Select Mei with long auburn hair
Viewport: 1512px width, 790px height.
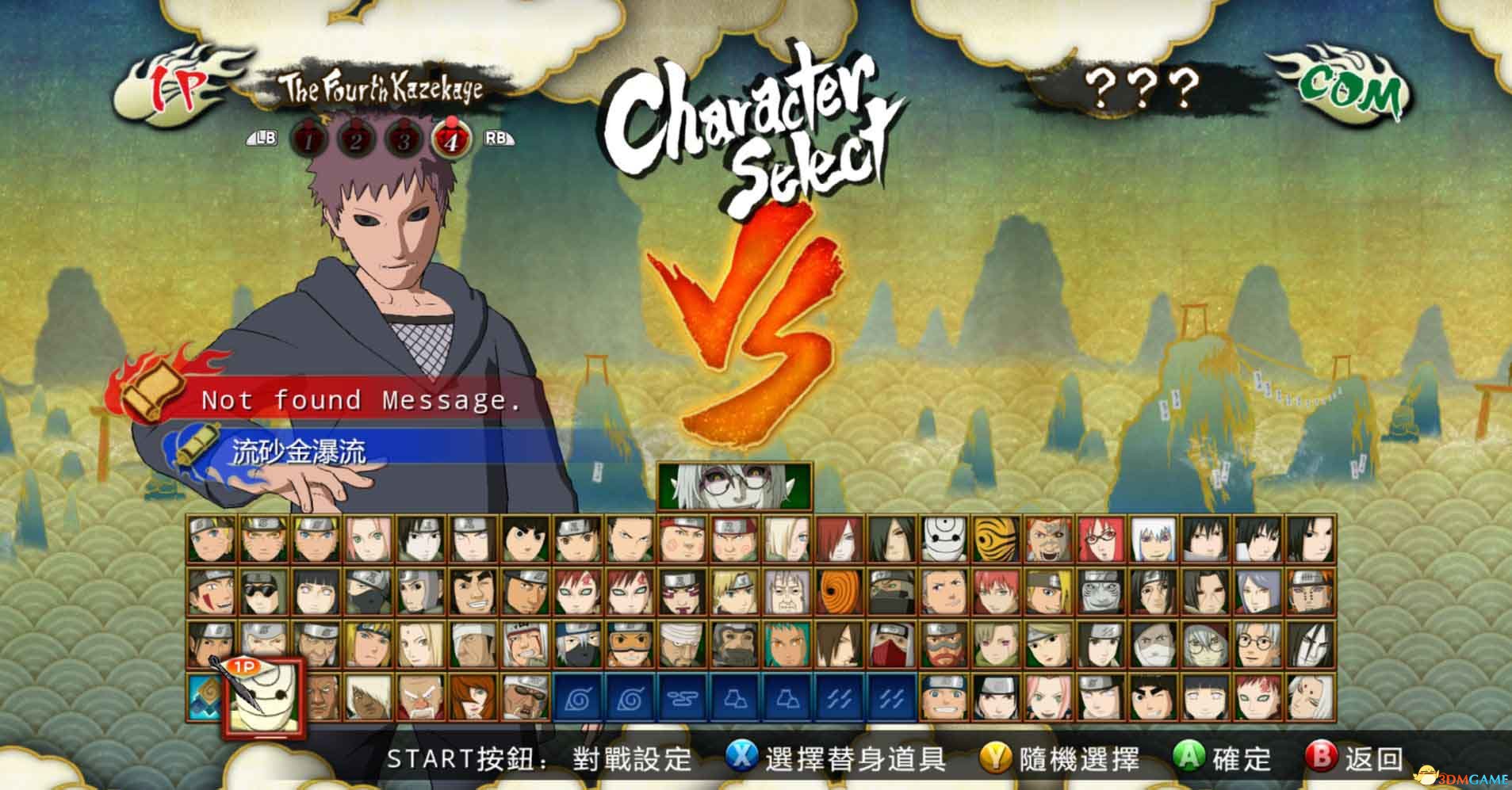click(x=473, y=696)
